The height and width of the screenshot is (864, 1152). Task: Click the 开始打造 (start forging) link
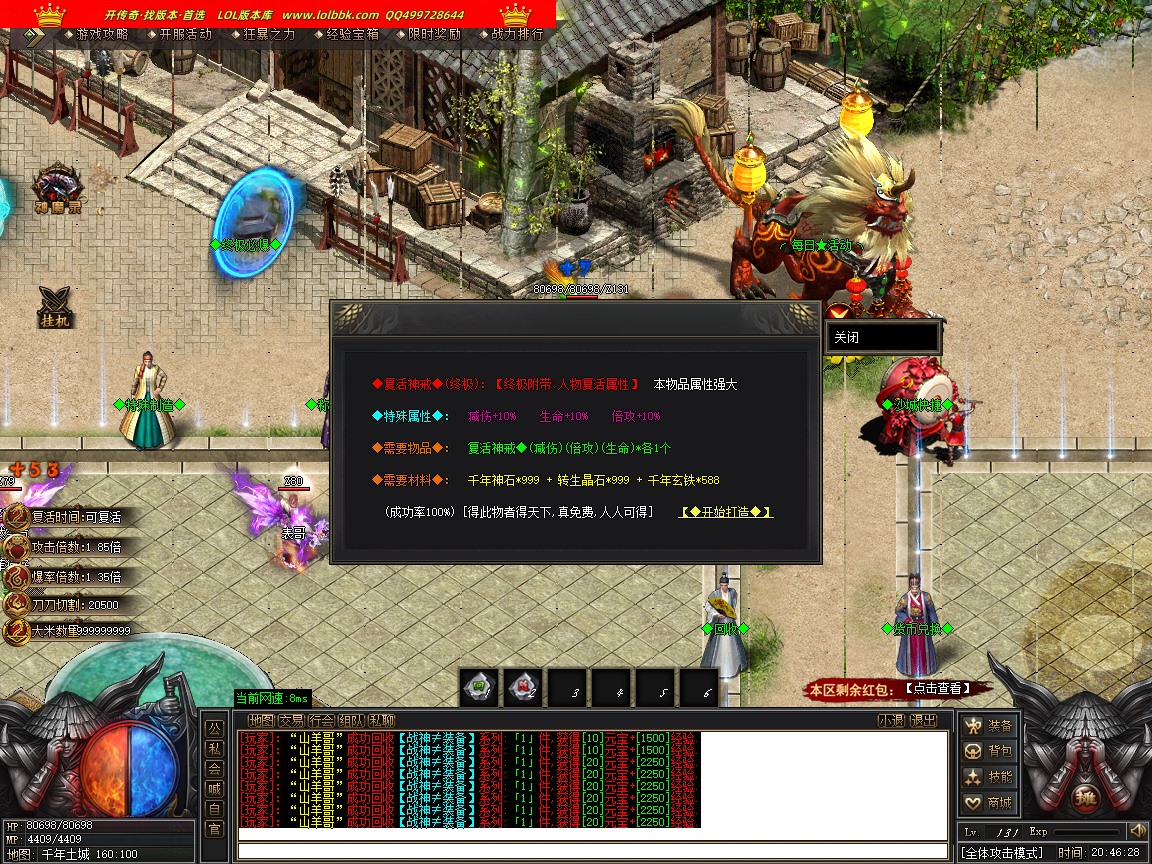[x=726, y=512]
